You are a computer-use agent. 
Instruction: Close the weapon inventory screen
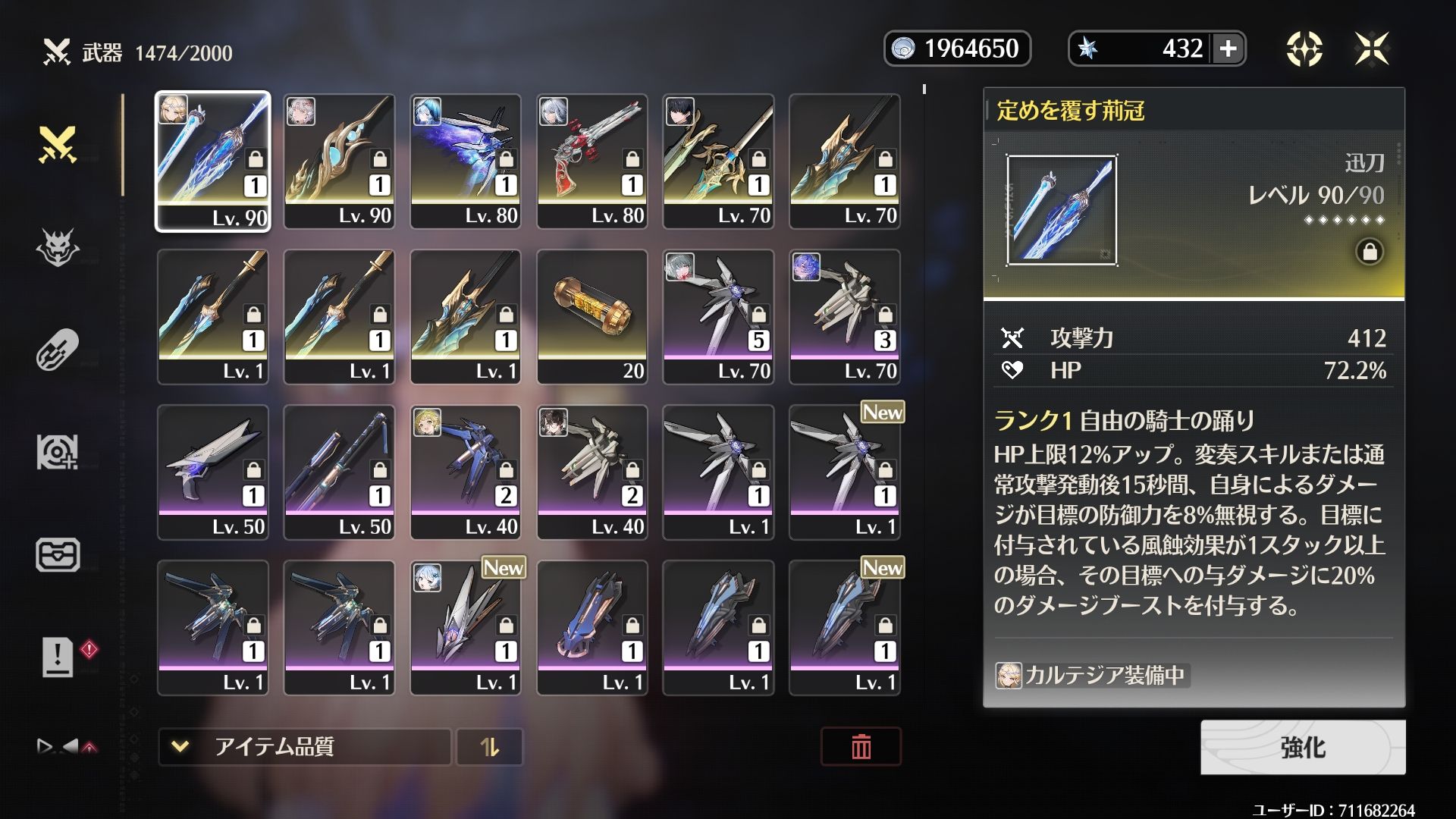pos(1372,49)
